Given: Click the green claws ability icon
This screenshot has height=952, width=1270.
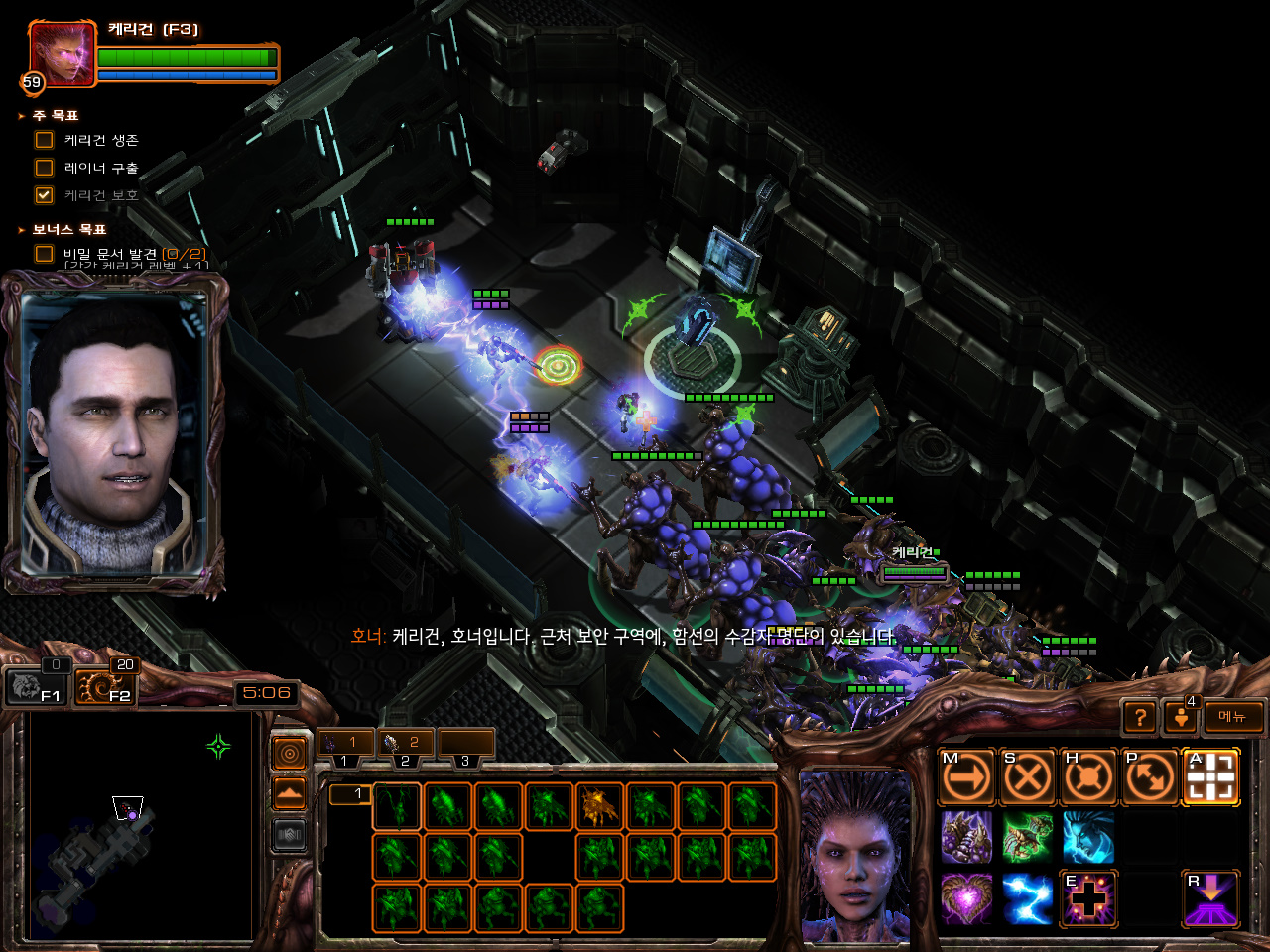Looking at the screenshot, I should 1027,838.
